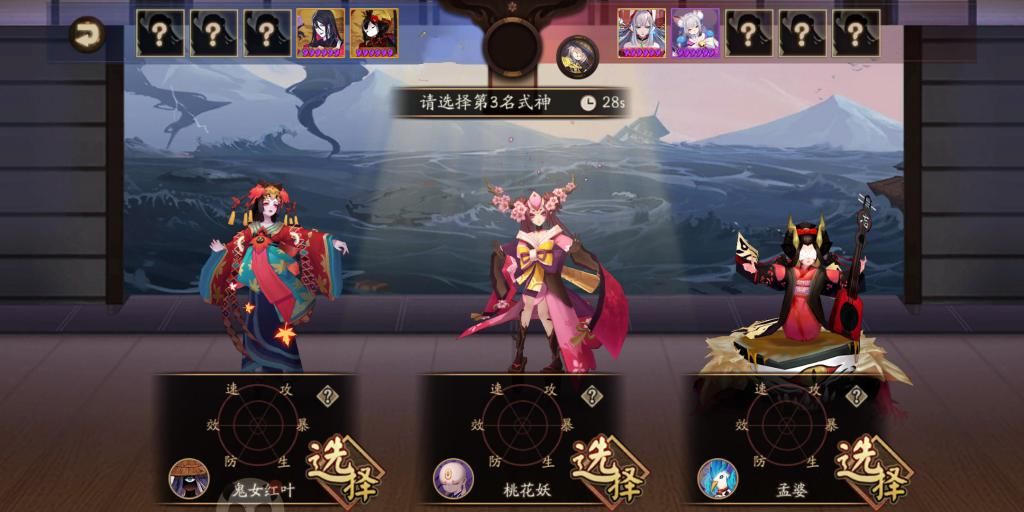Go back using the return arrow button
1024x512 pixels.
pos(89,36)
